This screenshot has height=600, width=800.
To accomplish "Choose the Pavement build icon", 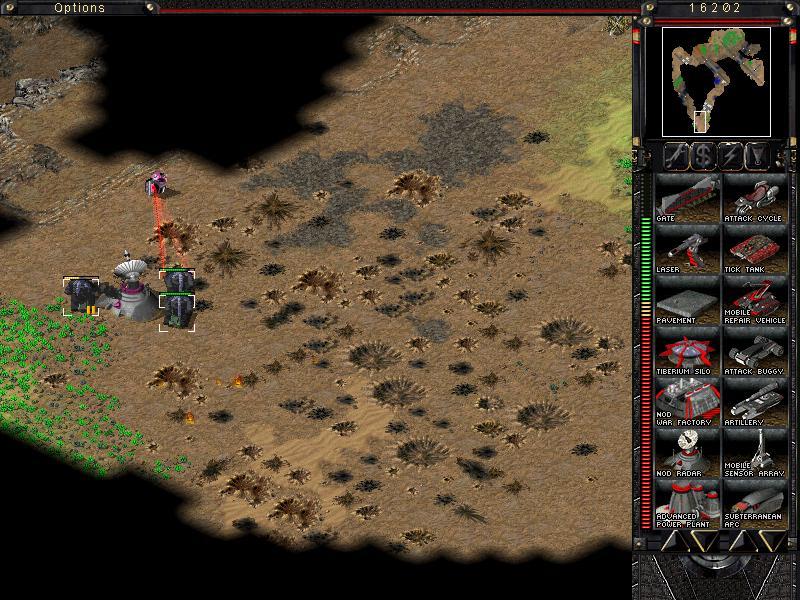I will (x=687, y=301).
